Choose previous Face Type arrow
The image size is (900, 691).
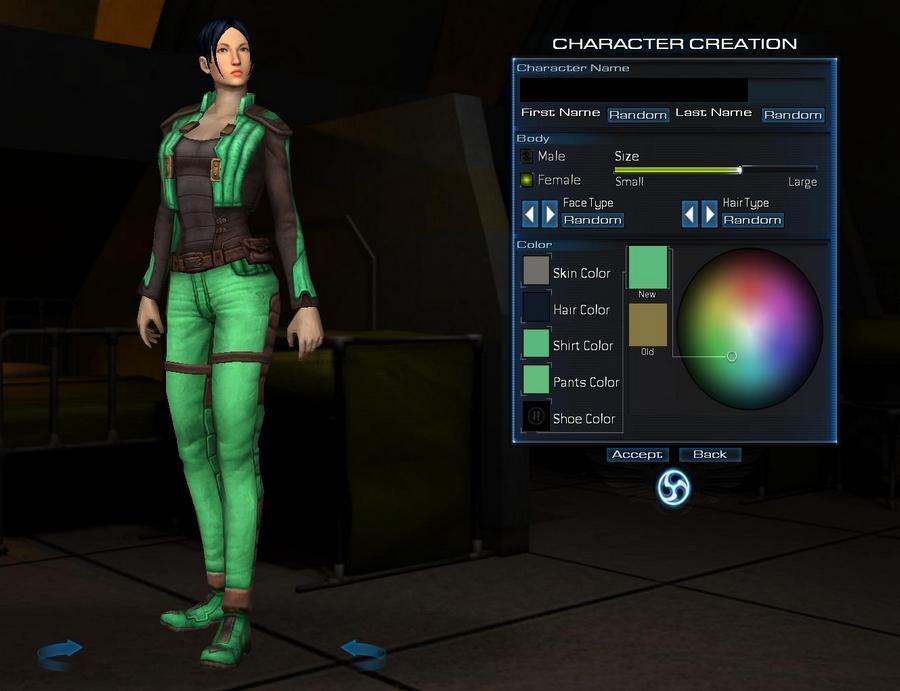530,213
